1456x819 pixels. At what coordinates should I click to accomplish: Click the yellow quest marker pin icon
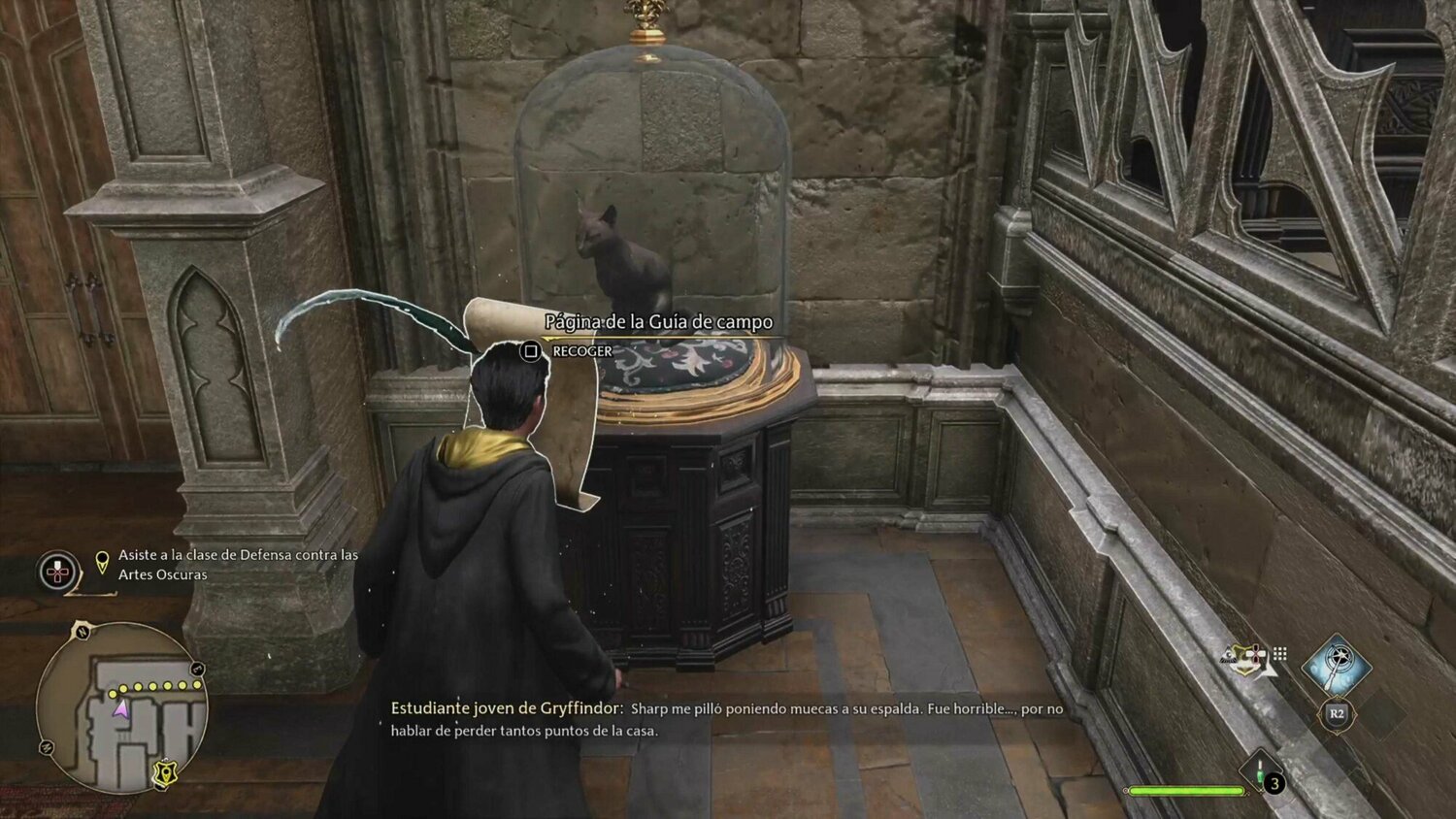pyautogui.click(x=102, y=563)
